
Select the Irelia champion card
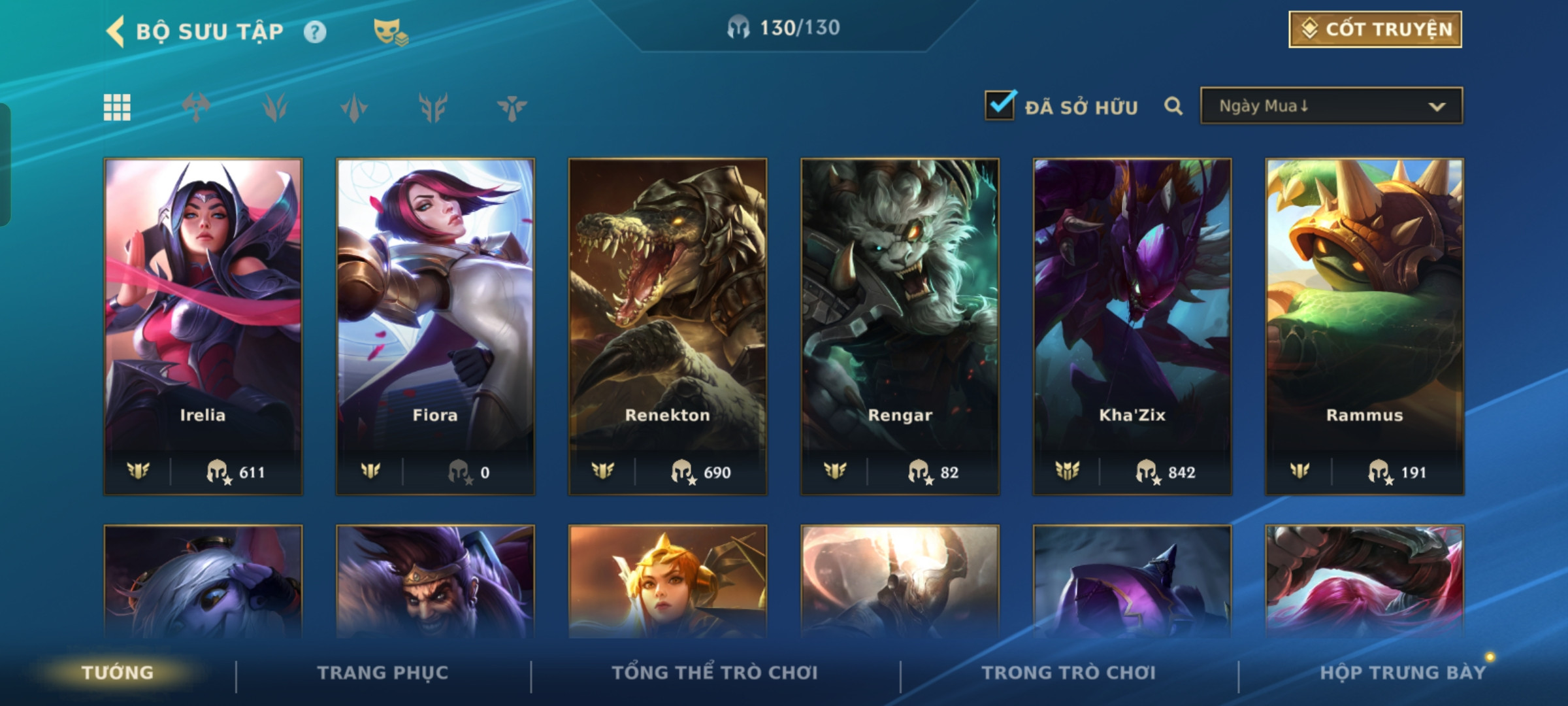coord(203,326)
